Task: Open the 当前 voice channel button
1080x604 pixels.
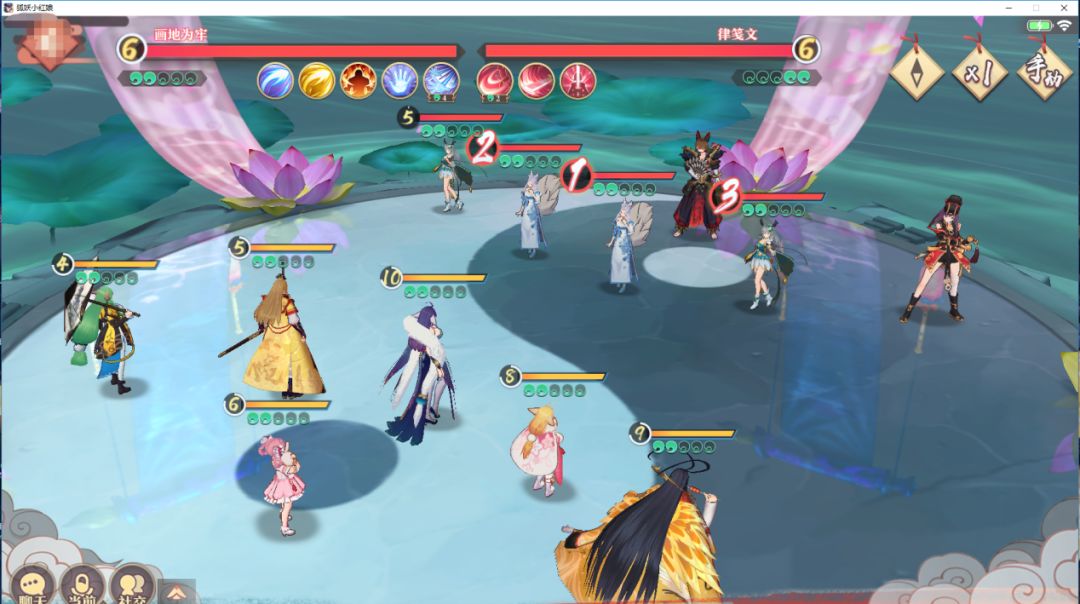Action: (82, 585)
